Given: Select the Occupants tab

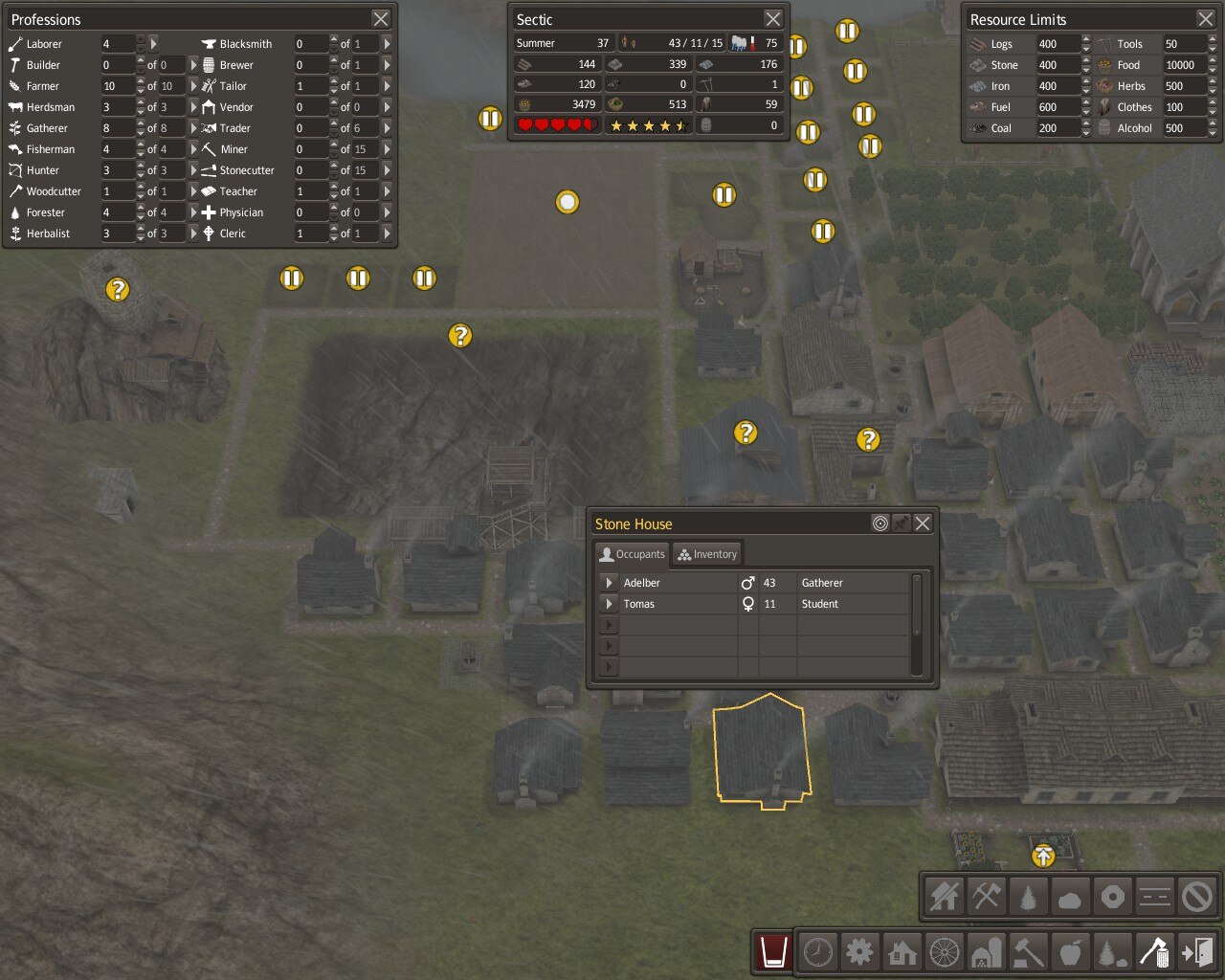Looking at the screenshot, I should tap(632, 553).
